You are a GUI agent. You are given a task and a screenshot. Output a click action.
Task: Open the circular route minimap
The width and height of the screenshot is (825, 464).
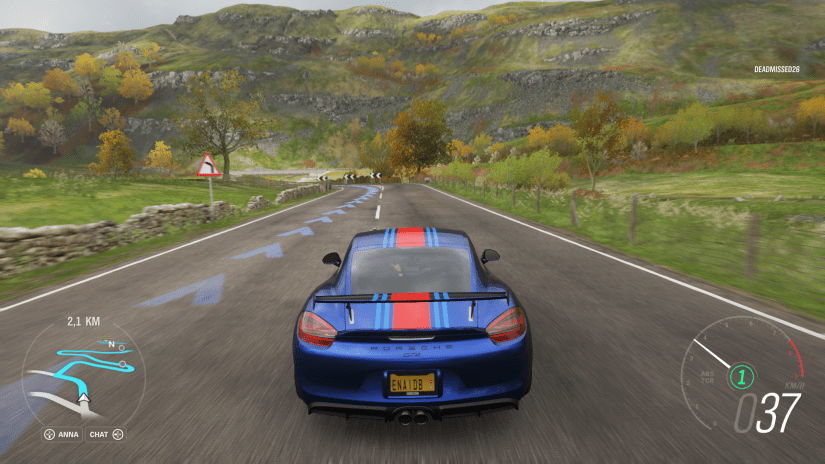[x=84, y=372]
